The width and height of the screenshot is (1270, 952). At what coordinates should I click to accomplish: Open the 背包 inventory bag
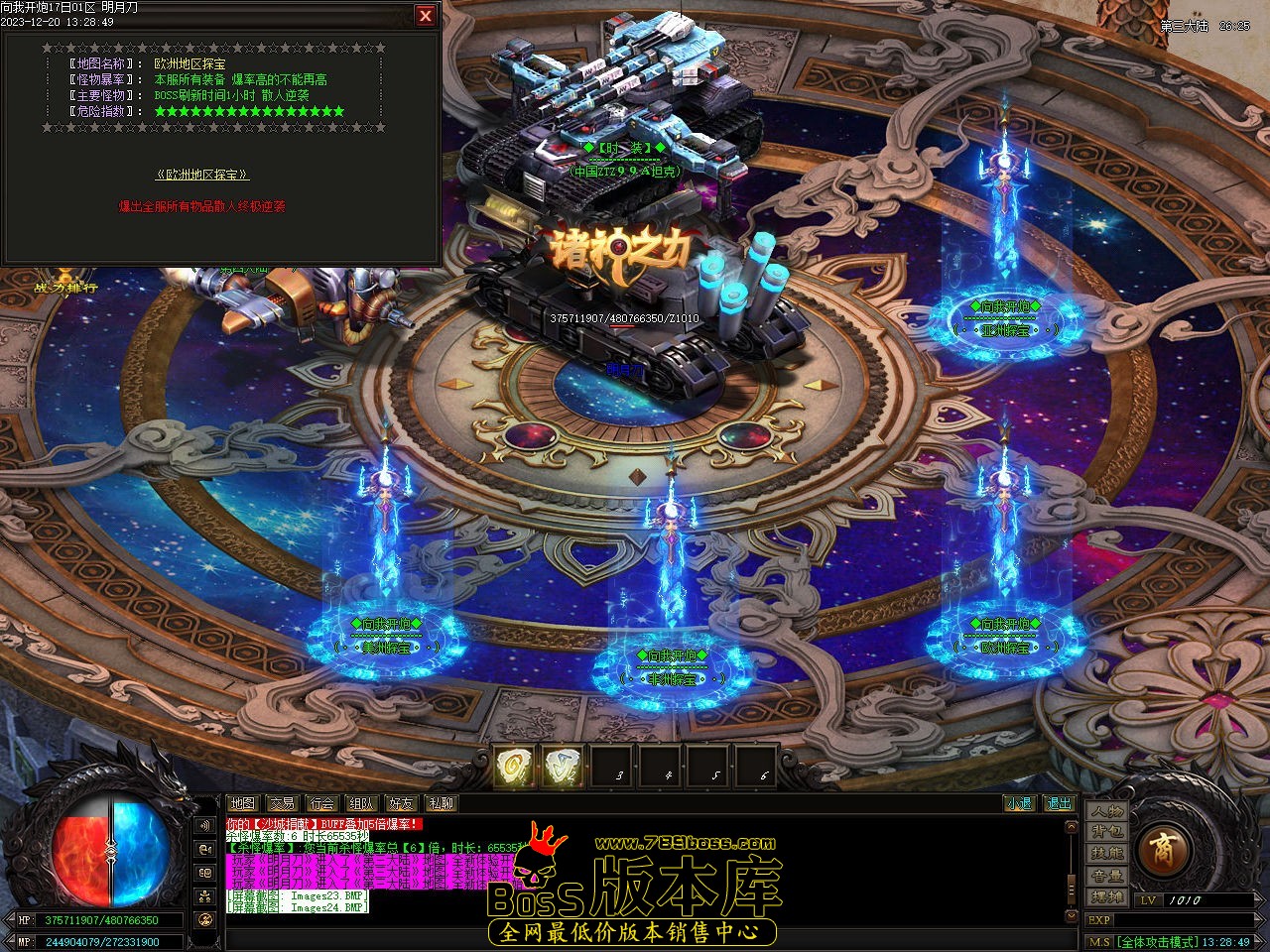tap(1106, 832)
